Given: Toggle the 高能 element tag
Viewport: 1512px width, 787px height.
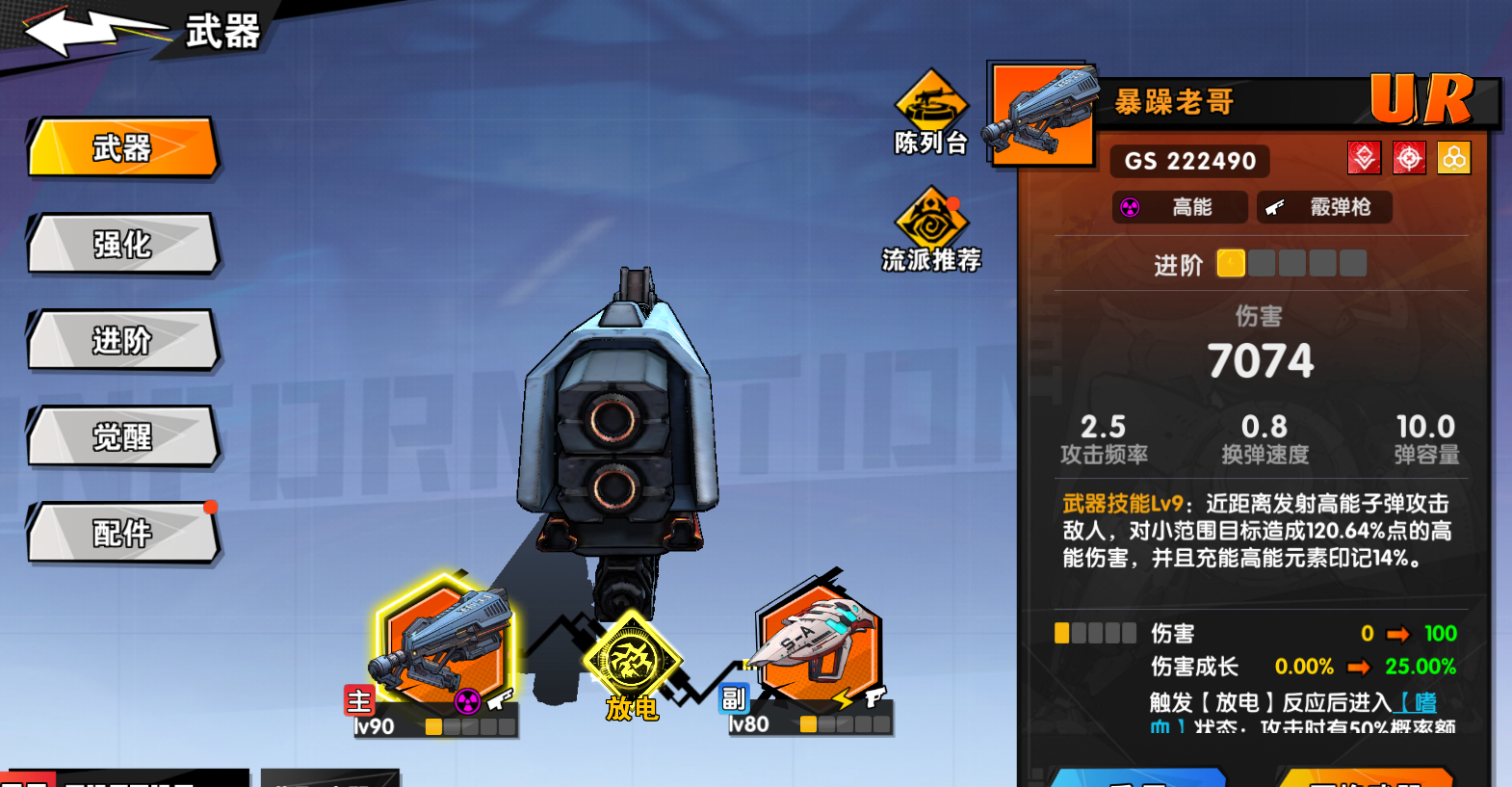Looking at the screenshot, I should tap(1180, 207).
